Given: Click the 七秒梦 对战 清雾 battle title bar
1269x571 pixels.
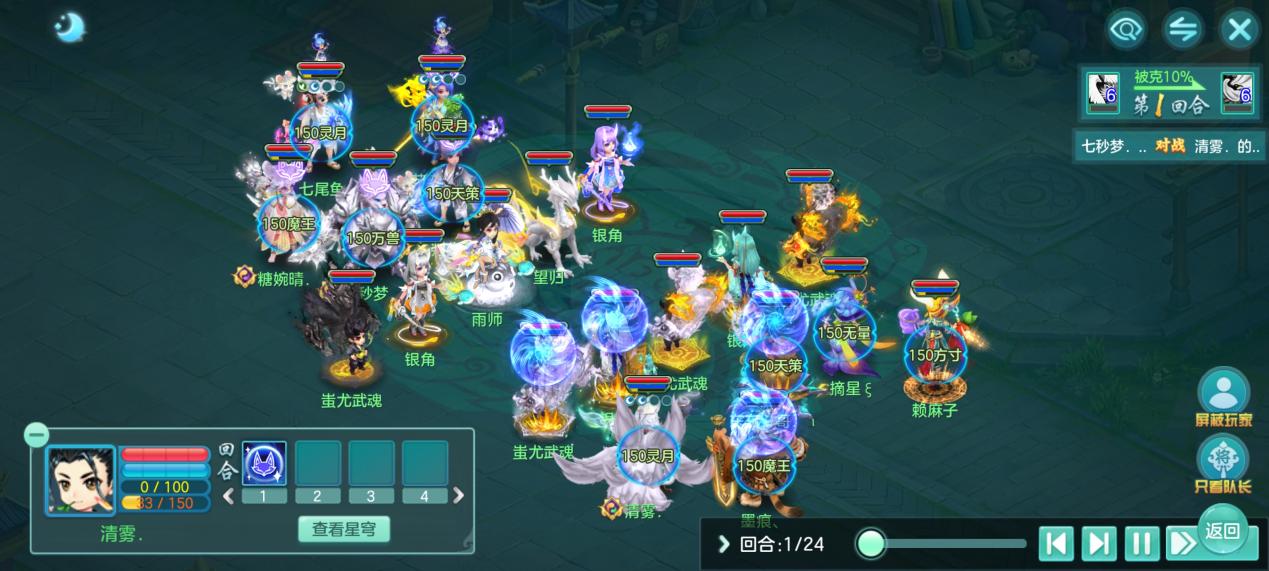Looking at the screenshot, I should coord(1168,146).
